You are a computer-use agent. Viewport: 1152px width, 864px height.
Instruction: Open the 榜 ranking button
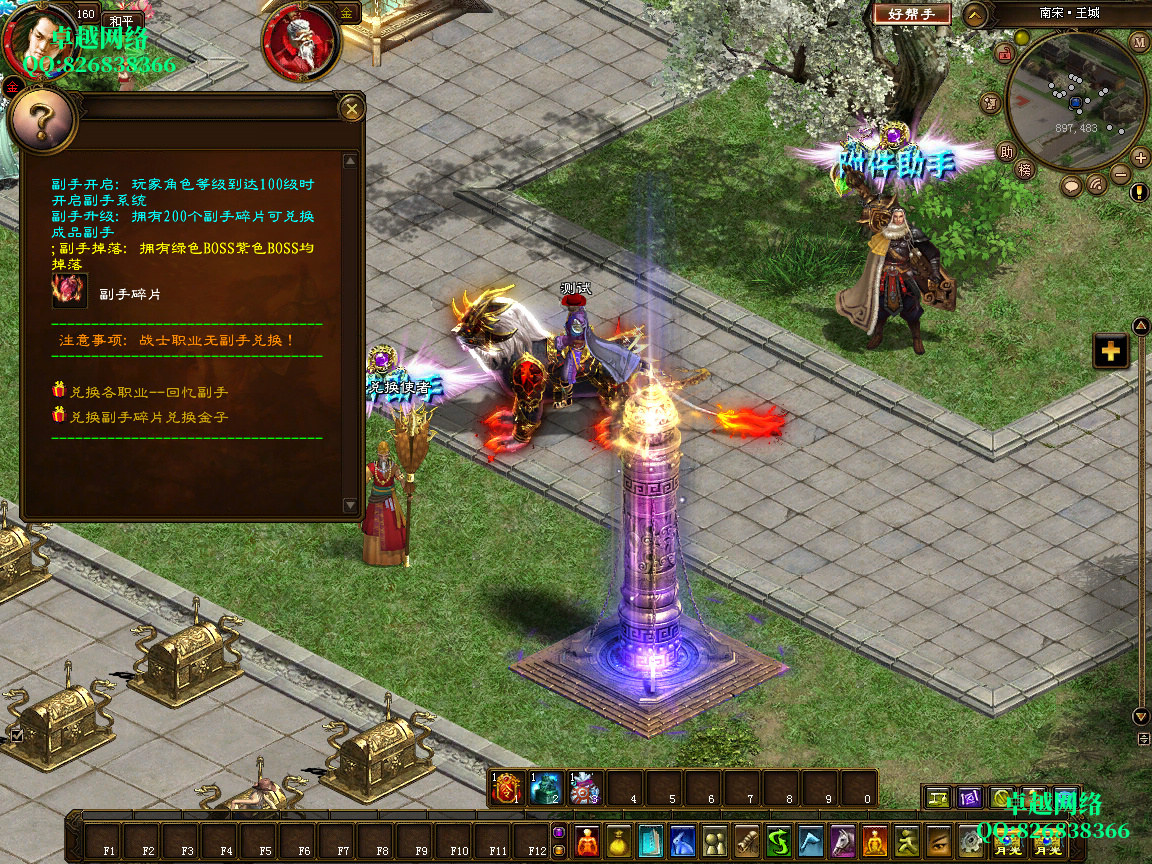(1026, 170)
